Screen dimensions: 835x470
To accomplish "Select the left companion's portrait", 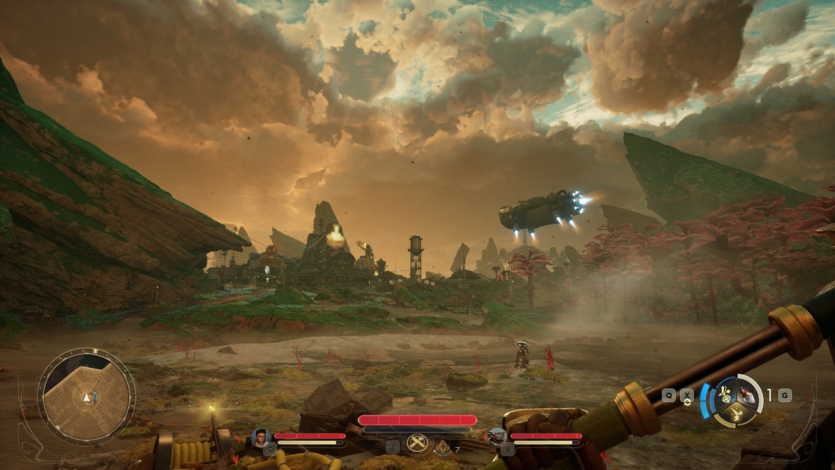I will (x=261, y=437).
